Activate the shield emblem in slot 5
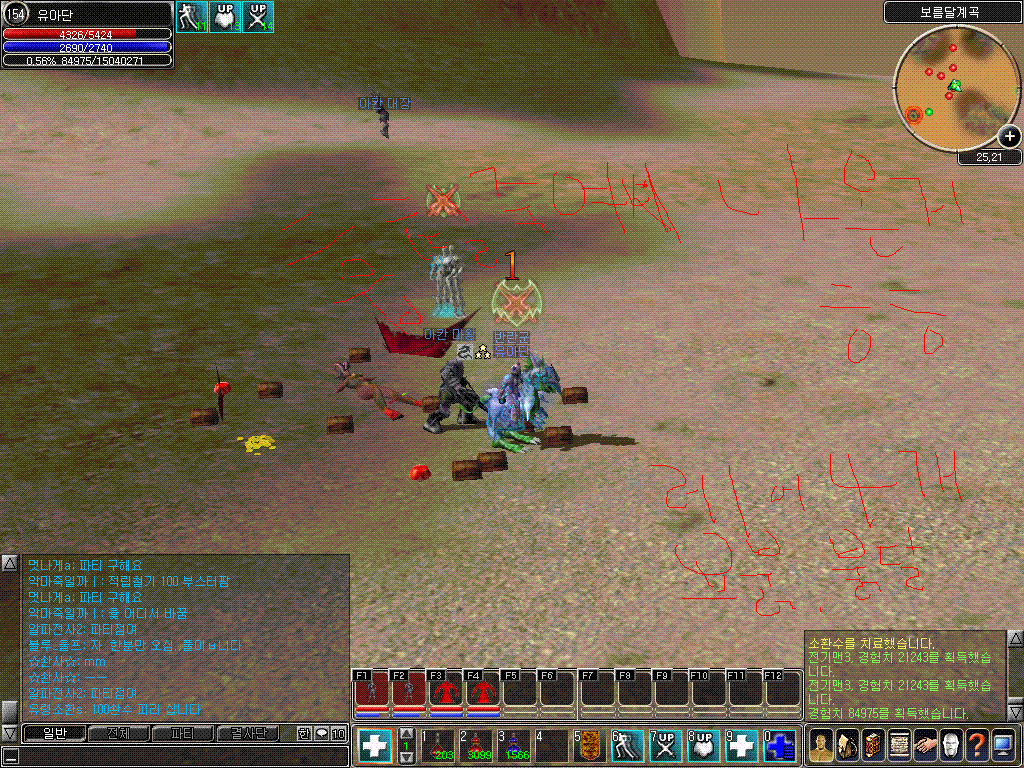This screenshot has height=768, width=1024. (x=590, y=746)
